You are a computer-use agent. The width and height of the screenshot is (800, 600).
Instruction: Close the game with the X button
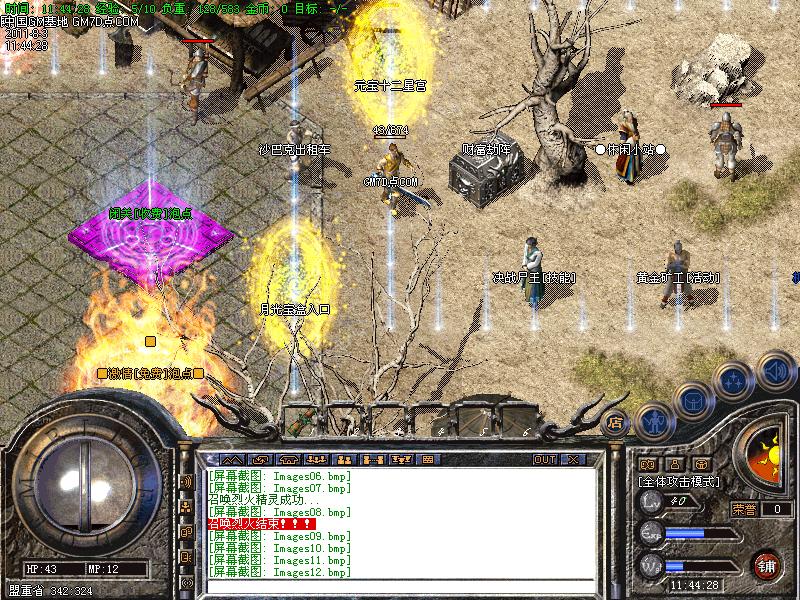573,459
